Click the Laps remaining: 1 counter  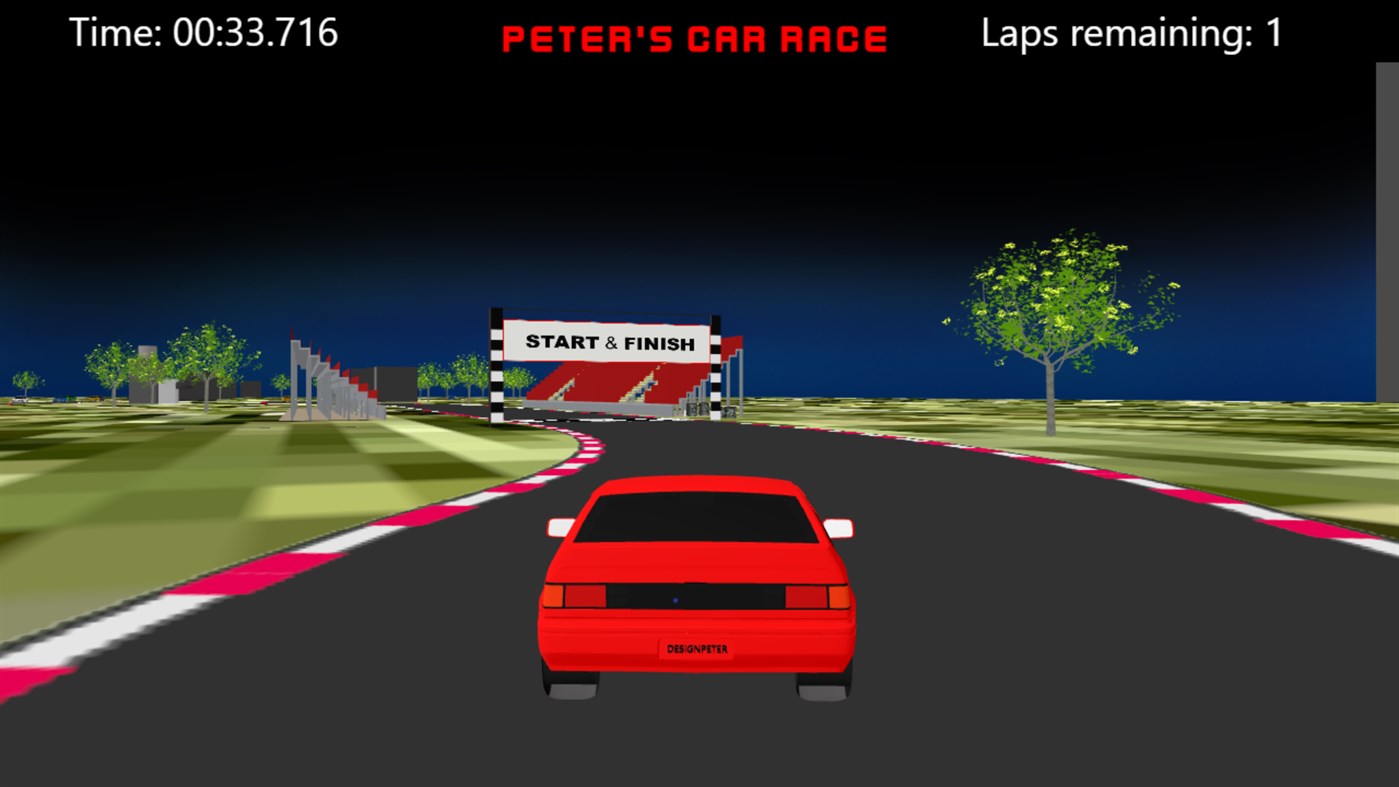click(1130, 33)
